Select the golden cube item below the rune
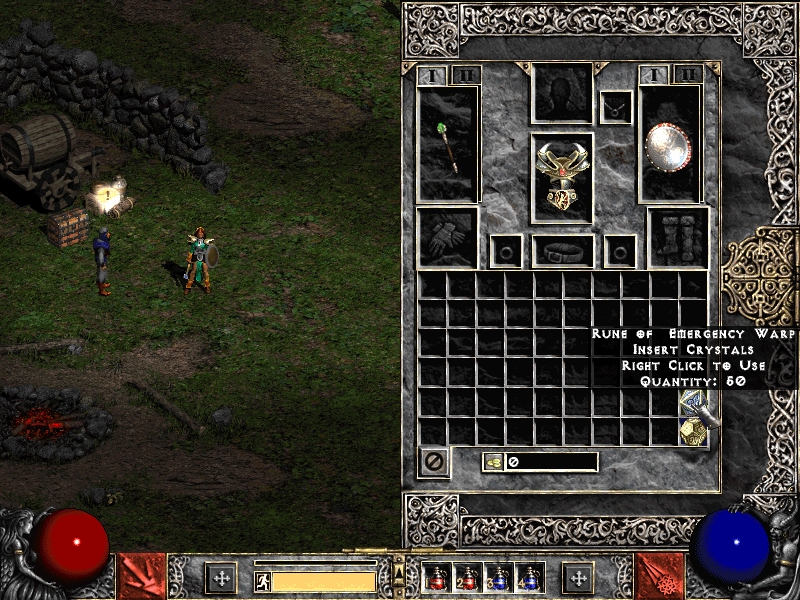This screenshot has width=800, height=600. (x=694, y=431)
